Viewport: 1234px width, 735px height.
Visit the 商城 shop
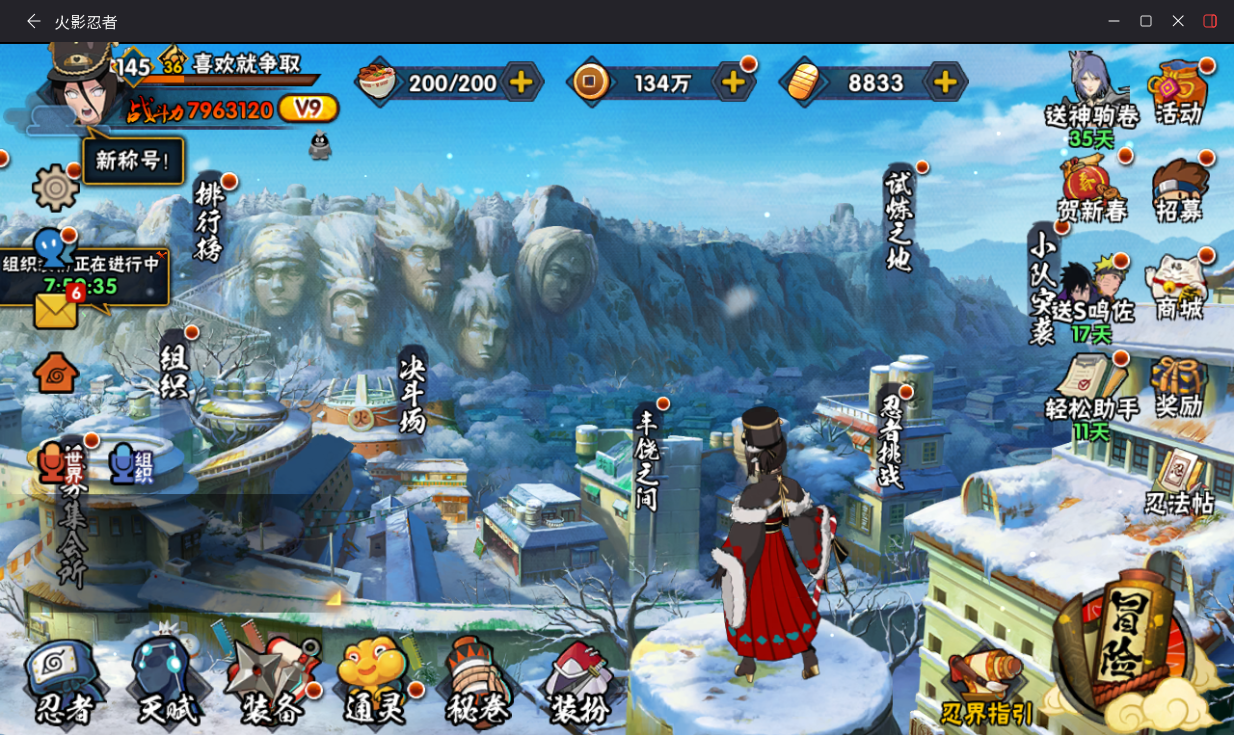click(x=1179, y=288)
